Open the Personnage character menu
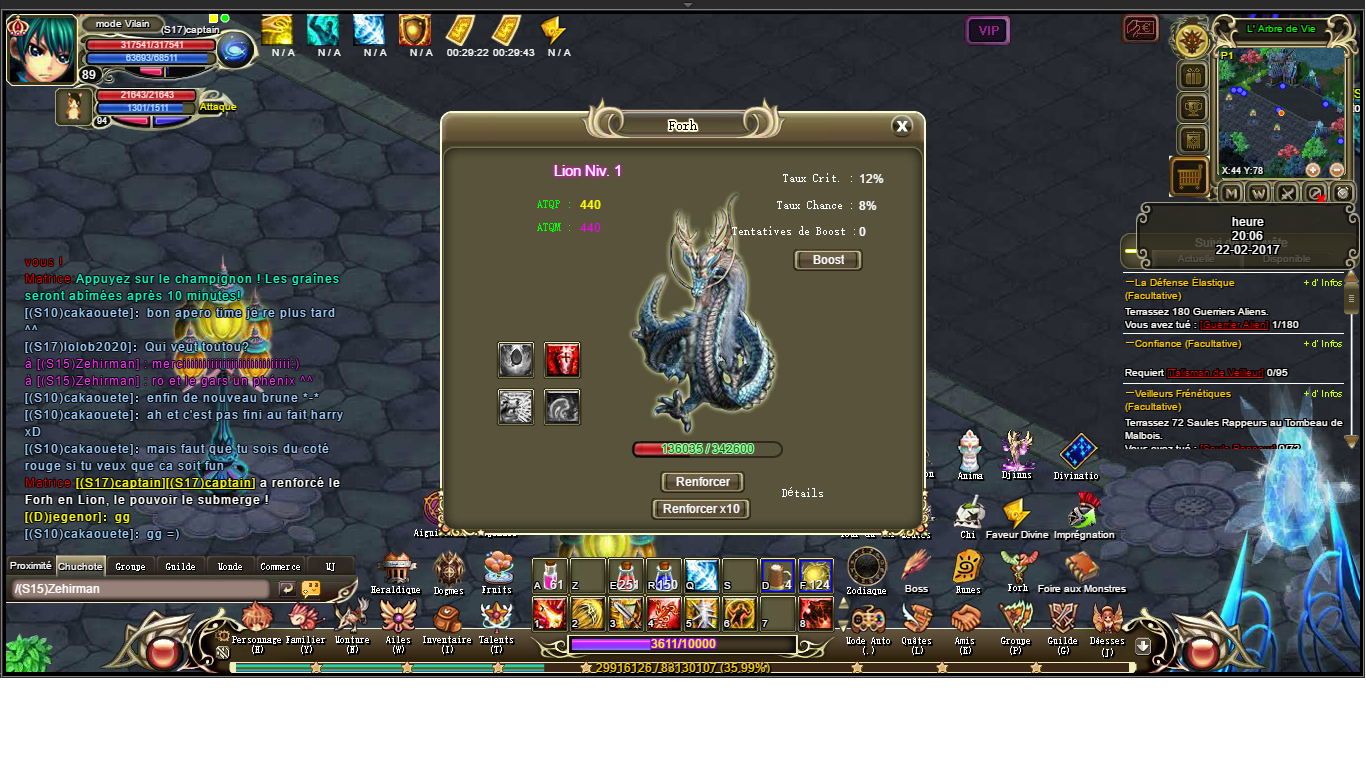This screenshot has height=768, width=1366. (x=257, y=620)
